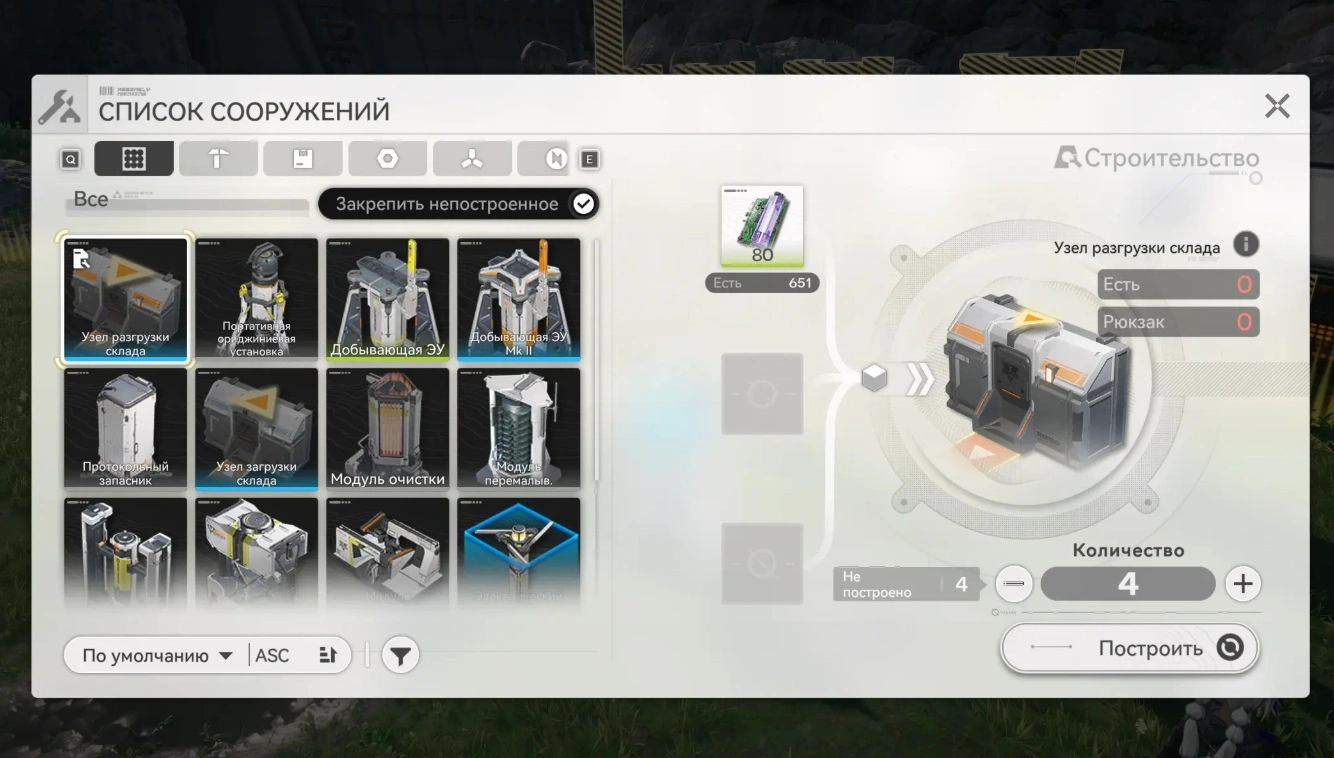
Task: Increase quantity with the plus button
Action: point(1243,584)
